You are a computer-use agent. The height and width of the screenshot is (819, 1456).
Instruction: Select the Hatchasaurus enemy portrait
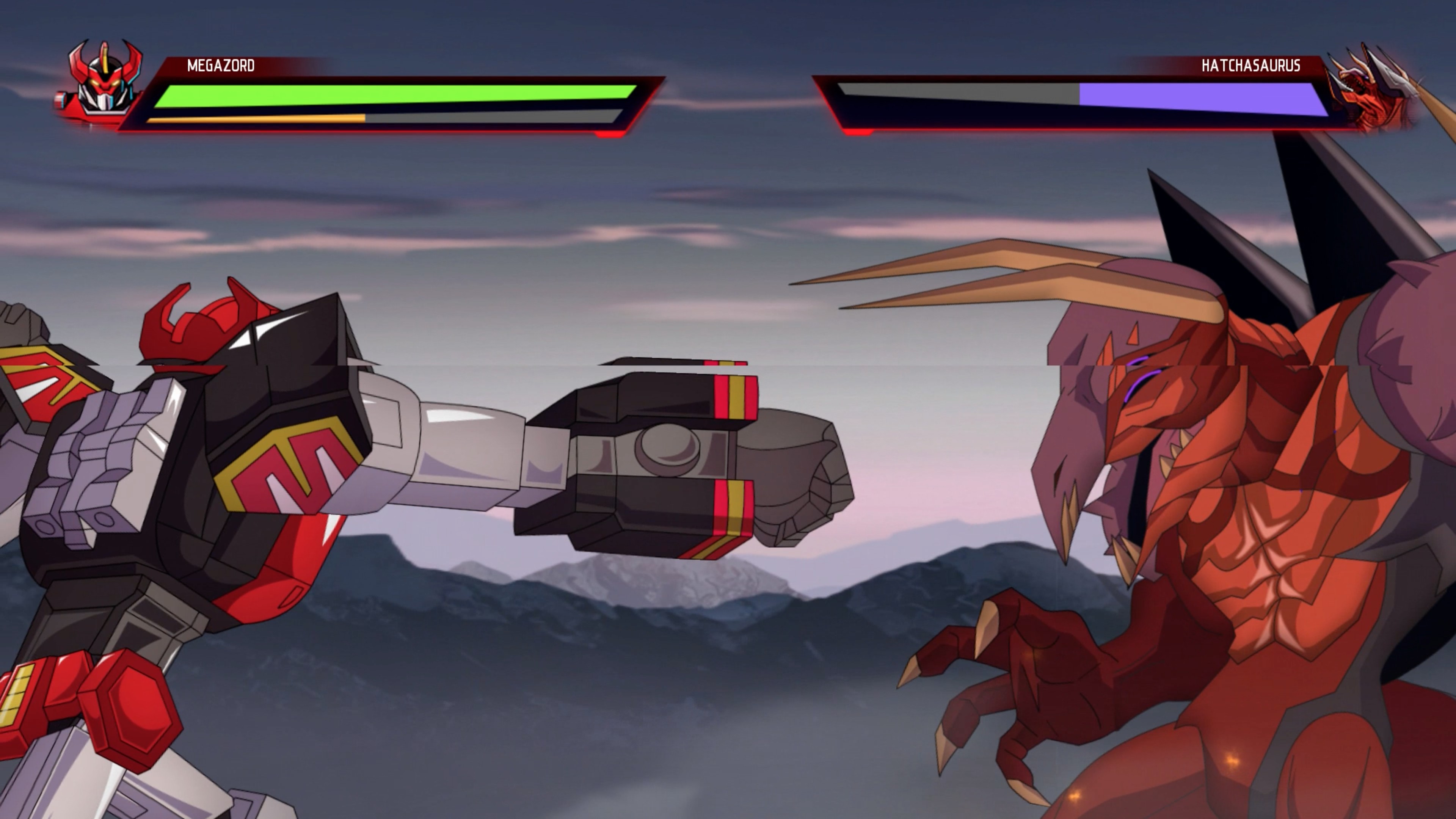(x=1373, y=91)
